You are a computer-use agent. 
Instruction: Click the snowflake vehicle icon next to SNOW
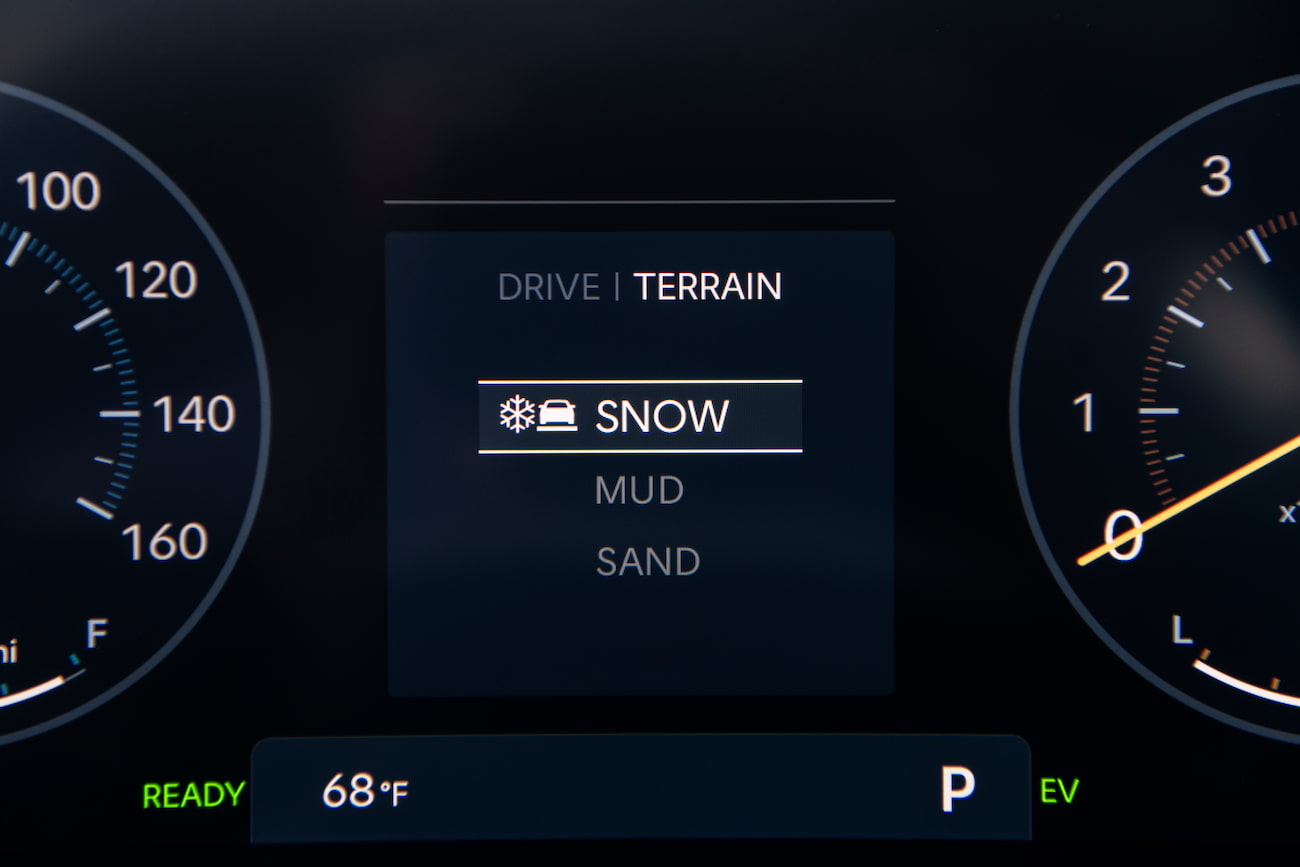540,415
